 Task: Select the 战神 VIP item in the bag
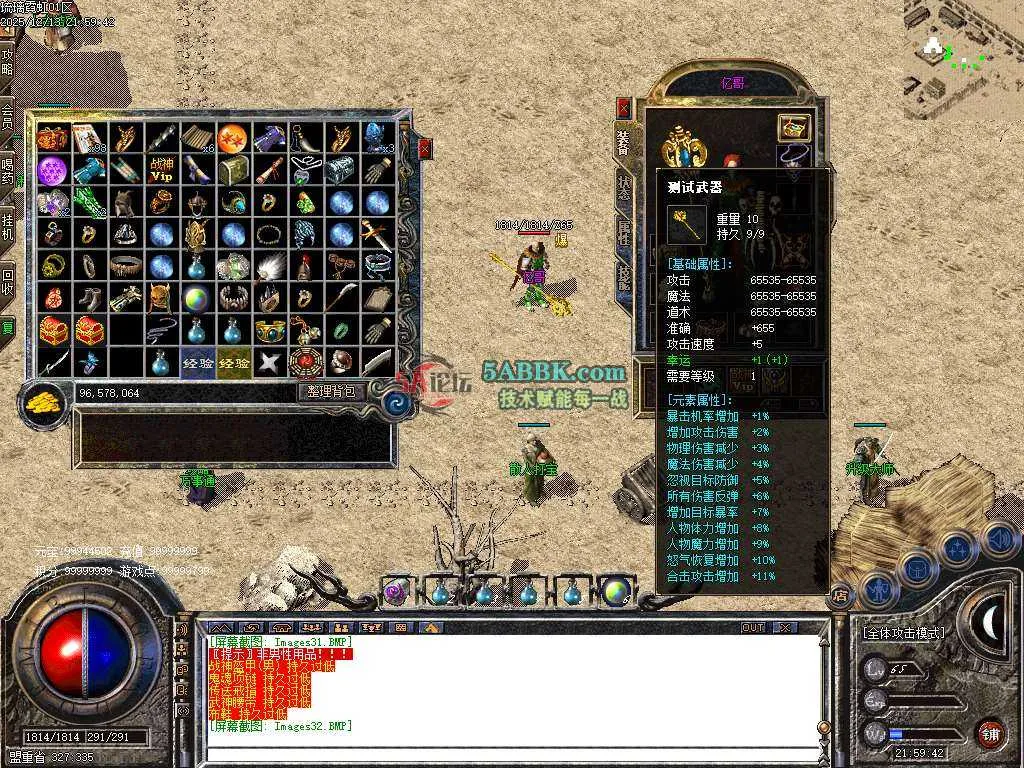click(161, 170)
